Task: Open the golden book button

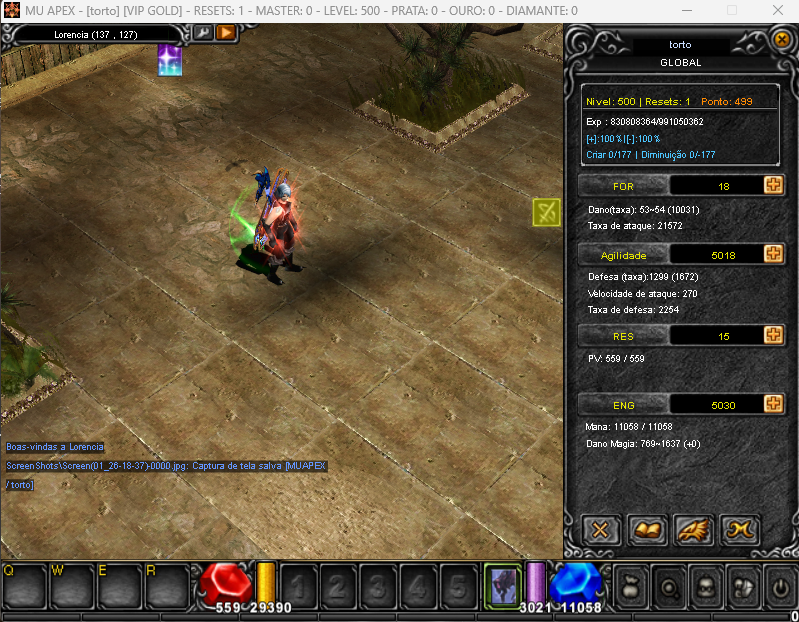Action: coord(648,529)
